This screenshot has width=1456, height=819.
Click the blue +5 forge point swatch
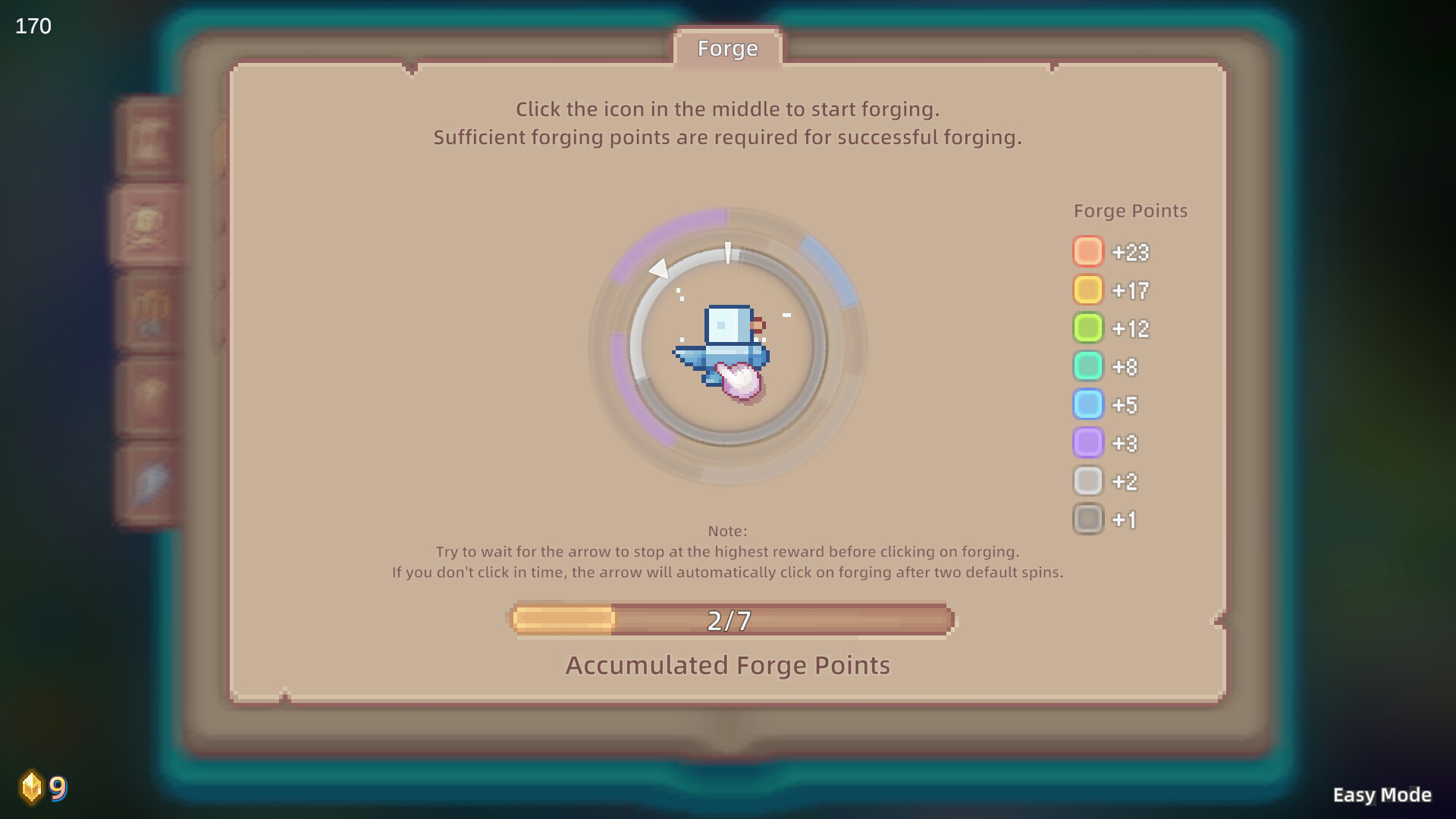tap(1088, 404)
